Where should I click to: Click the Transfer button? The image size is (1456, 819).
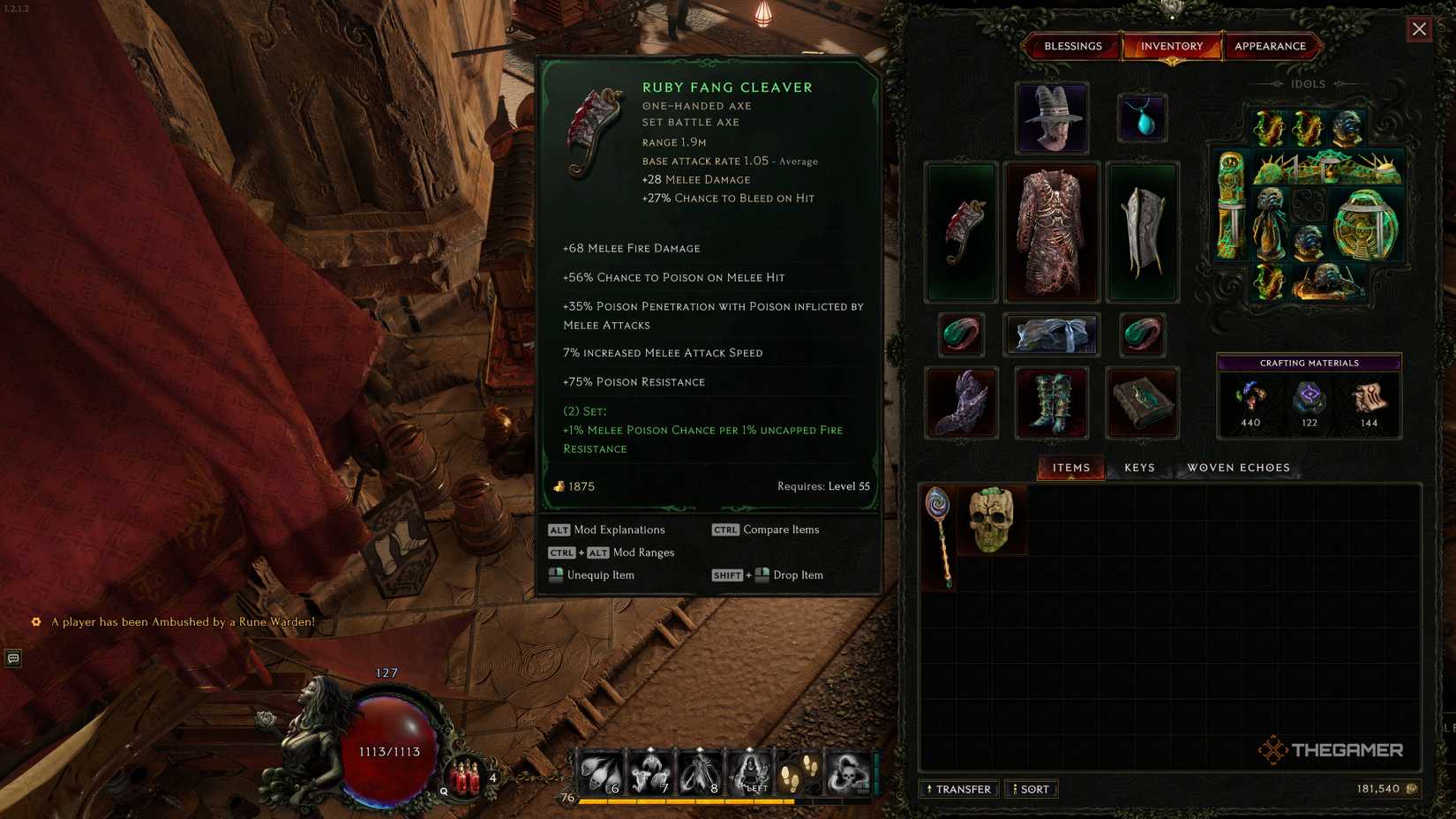[x=958, y=789]
